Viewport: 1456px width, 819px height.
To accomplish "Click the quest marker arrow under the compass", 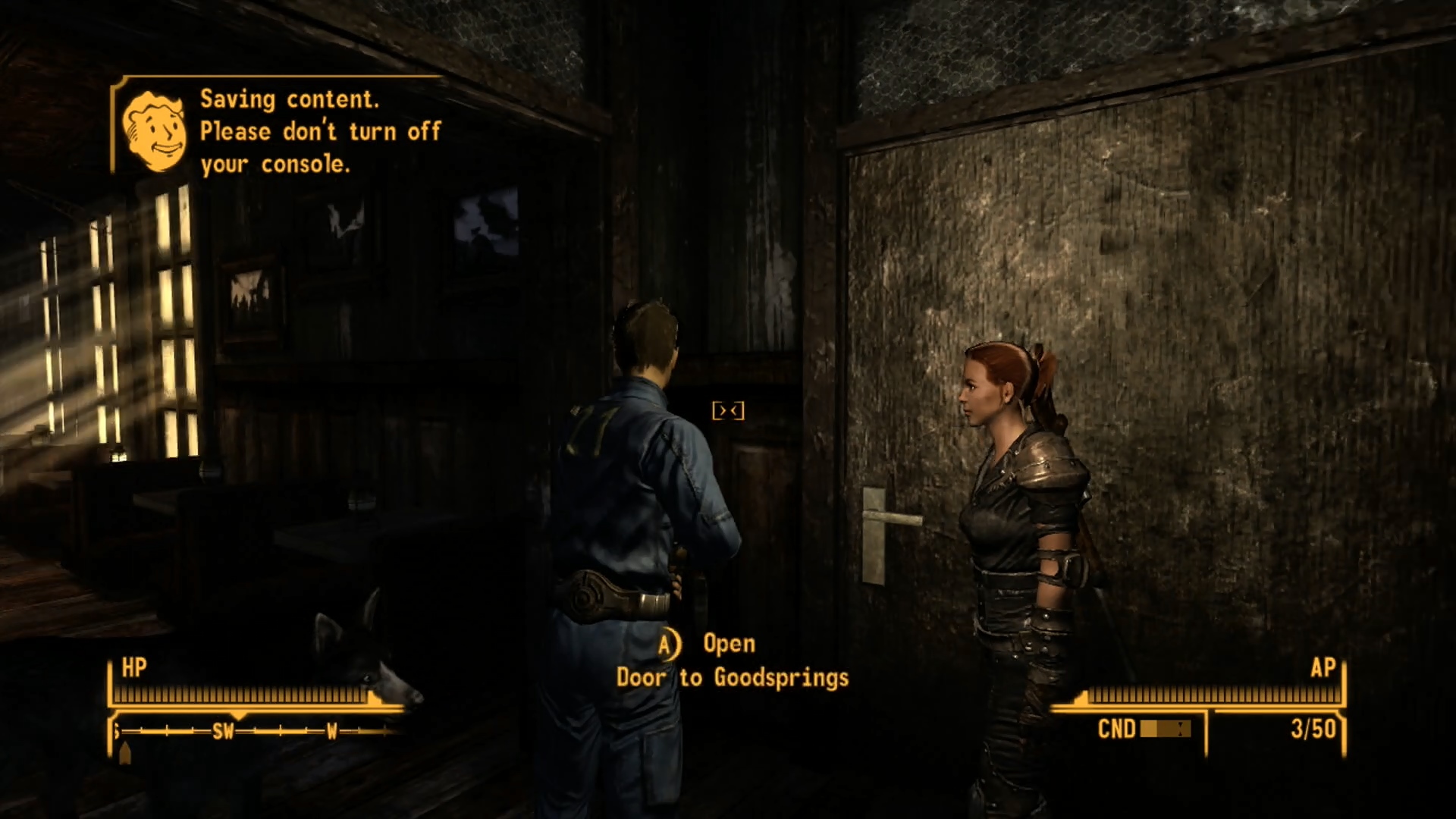I will (x=126, y=752).
